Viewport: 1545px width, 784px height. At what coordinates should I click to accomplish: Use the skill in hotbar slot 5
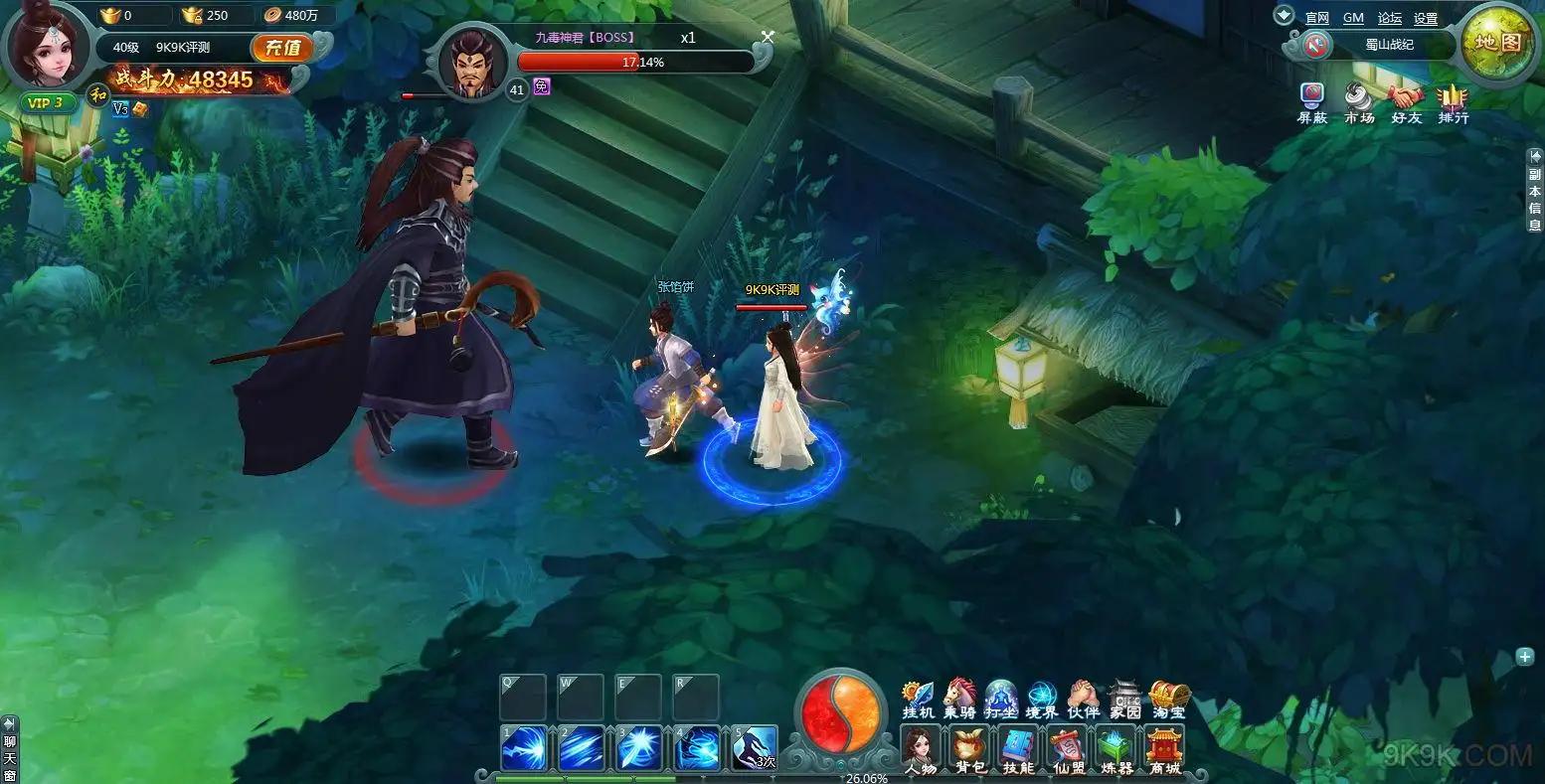pyautogui.click(x=755, y=748)
